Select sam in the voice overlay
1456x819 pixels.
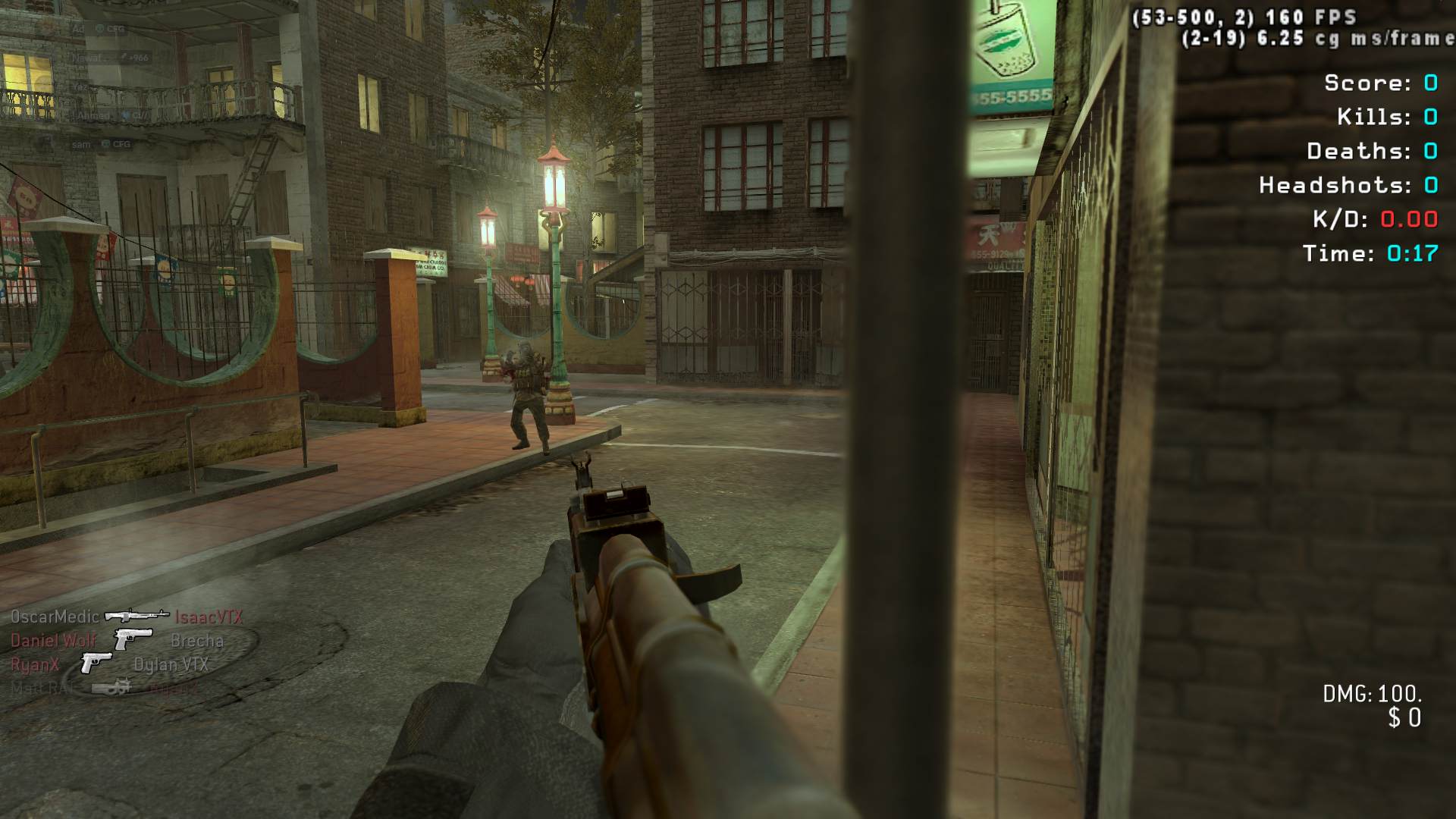pyautogui.click(x=81, y=144)
